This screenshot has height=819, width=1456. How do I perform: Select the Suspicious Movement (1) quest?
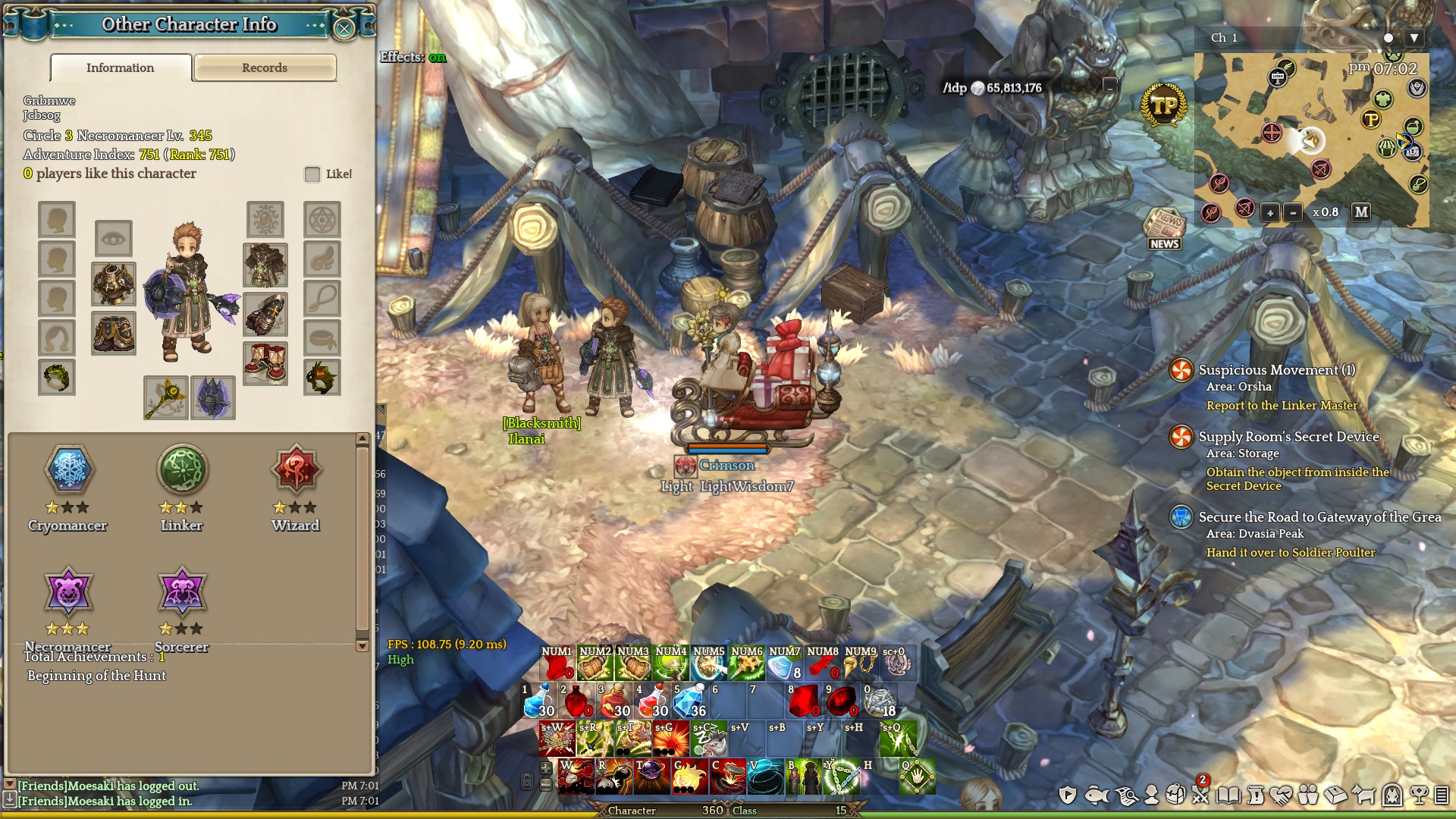1276,370
